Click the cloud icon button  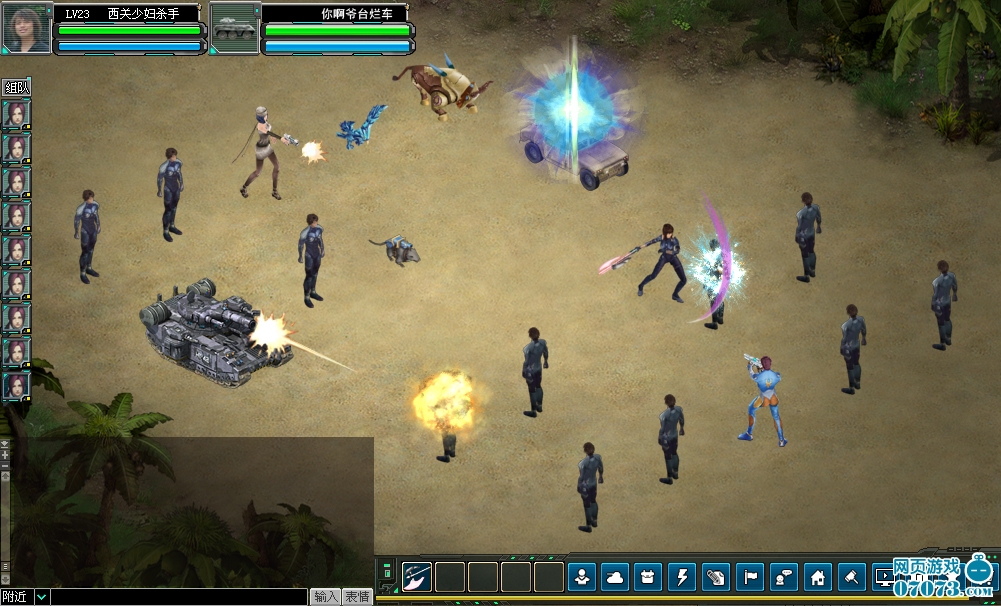615,577
